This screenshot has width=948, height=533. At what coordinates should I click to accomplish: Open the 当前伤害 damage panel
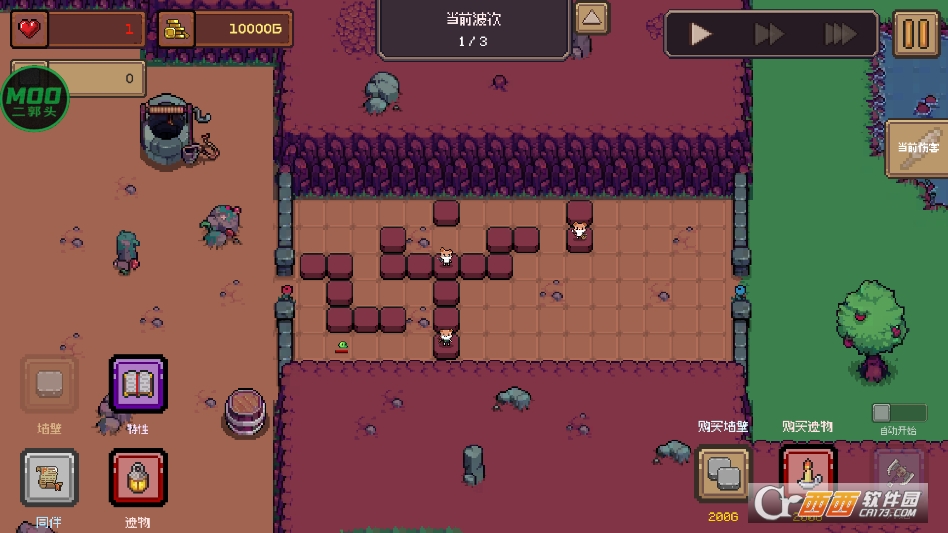tap(919, 148)
